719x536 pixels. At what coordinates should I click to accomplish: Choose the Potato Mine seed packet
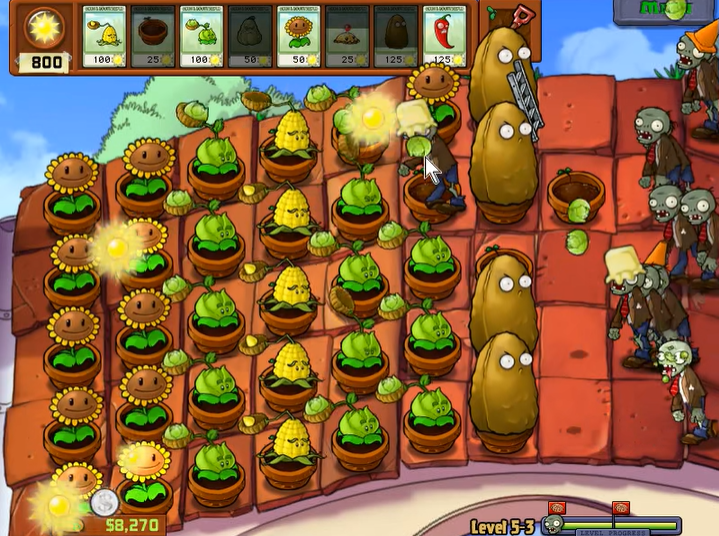point(347,39)
